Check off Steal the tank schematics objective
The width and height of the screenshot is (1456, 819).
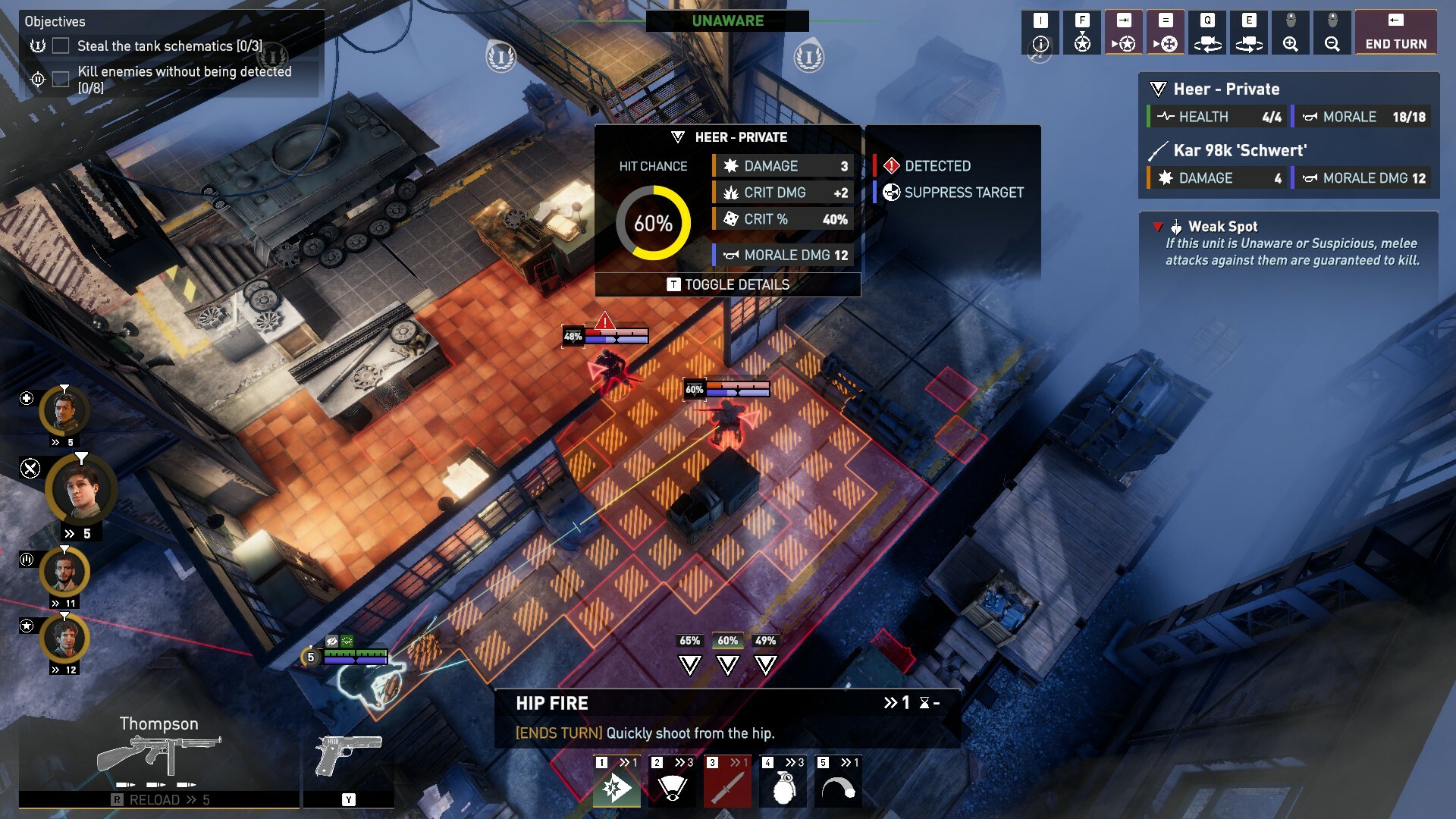click(59, 46)
